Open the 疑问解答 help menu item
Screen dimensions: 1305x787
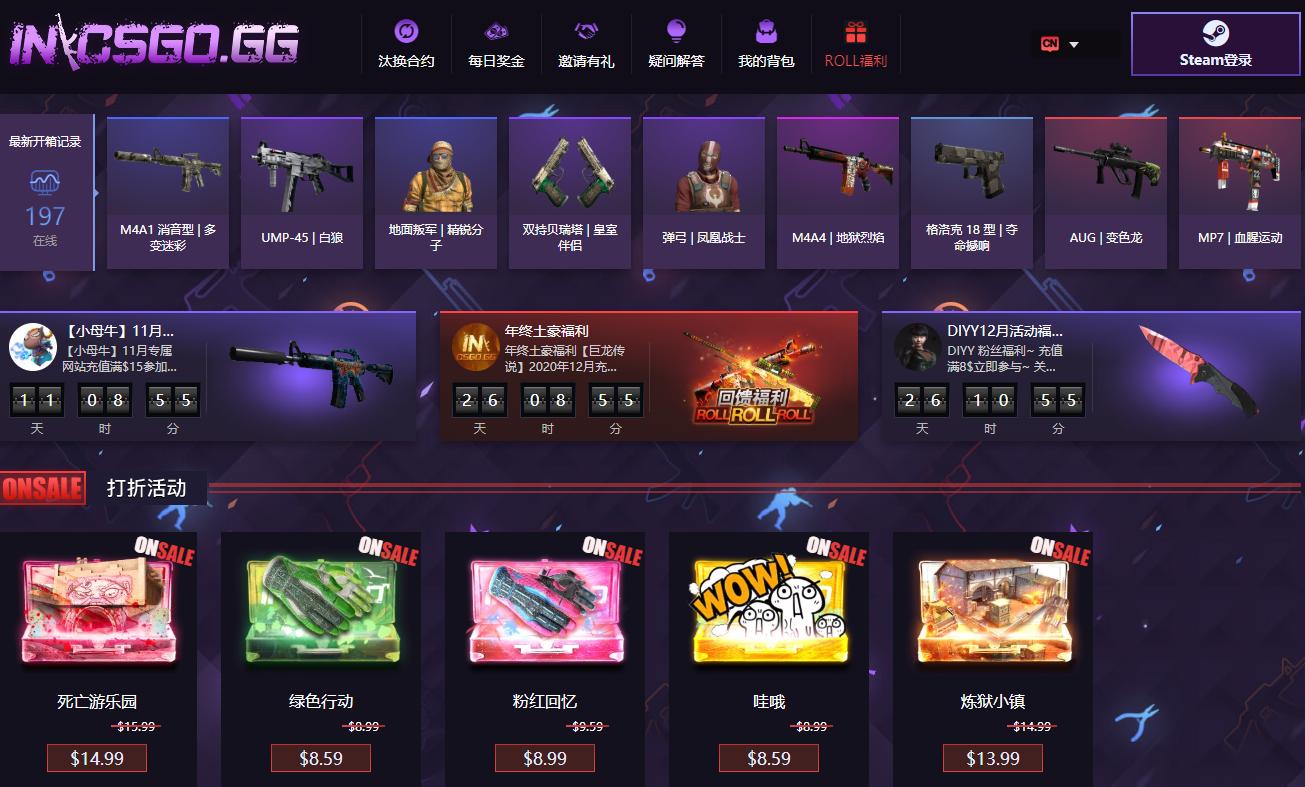(676, 30)
